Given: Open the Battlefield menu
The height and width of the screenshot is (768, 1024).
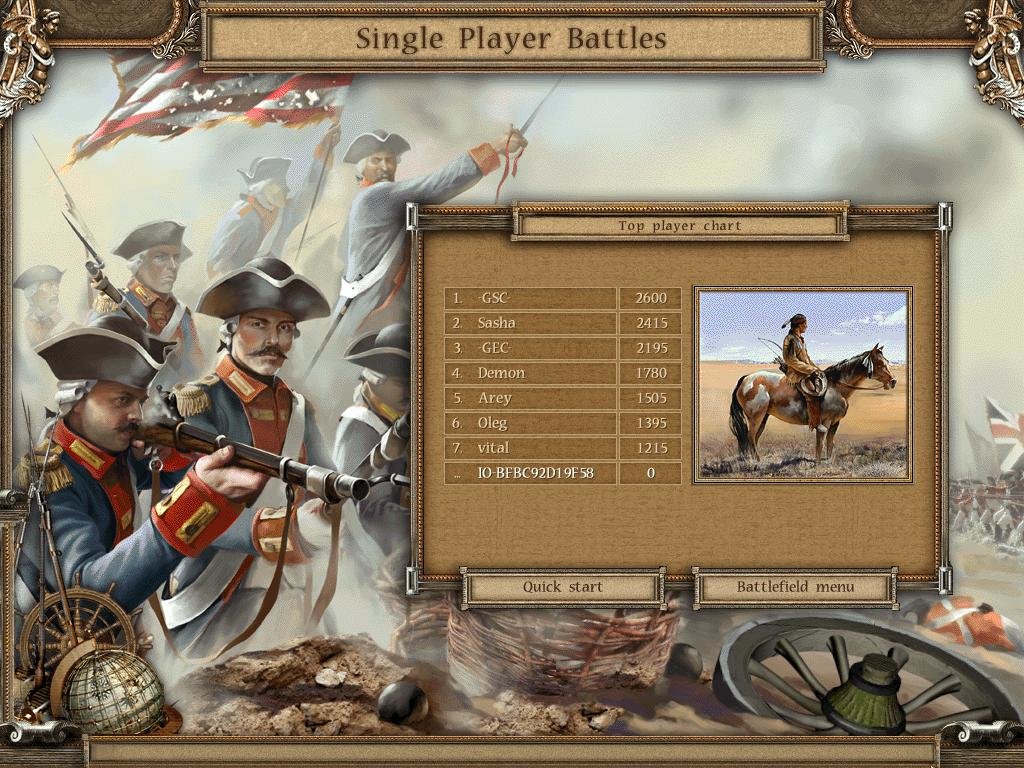Looking at the screenshot, I should [x=795, y=587].
